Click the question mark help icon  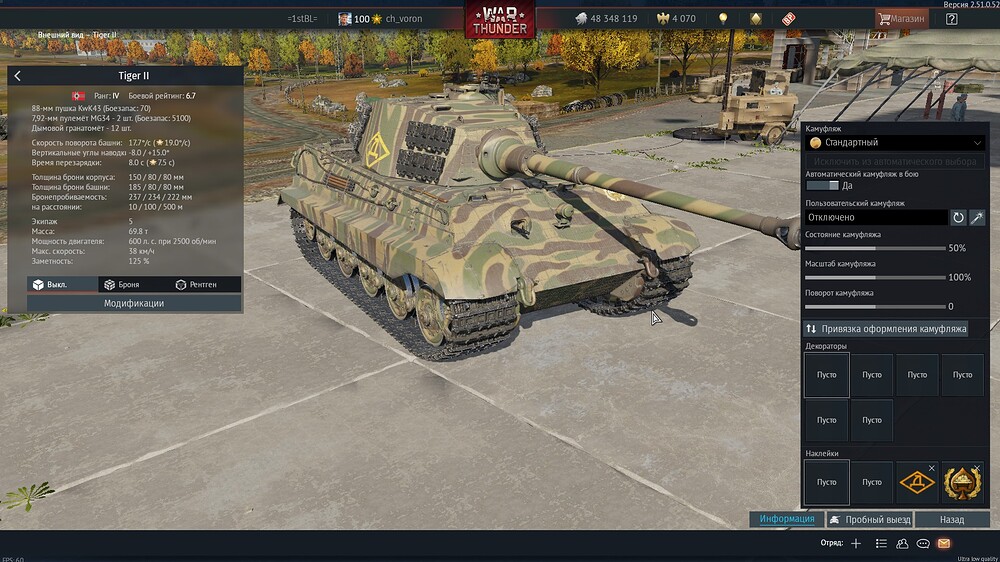(951, 18)
